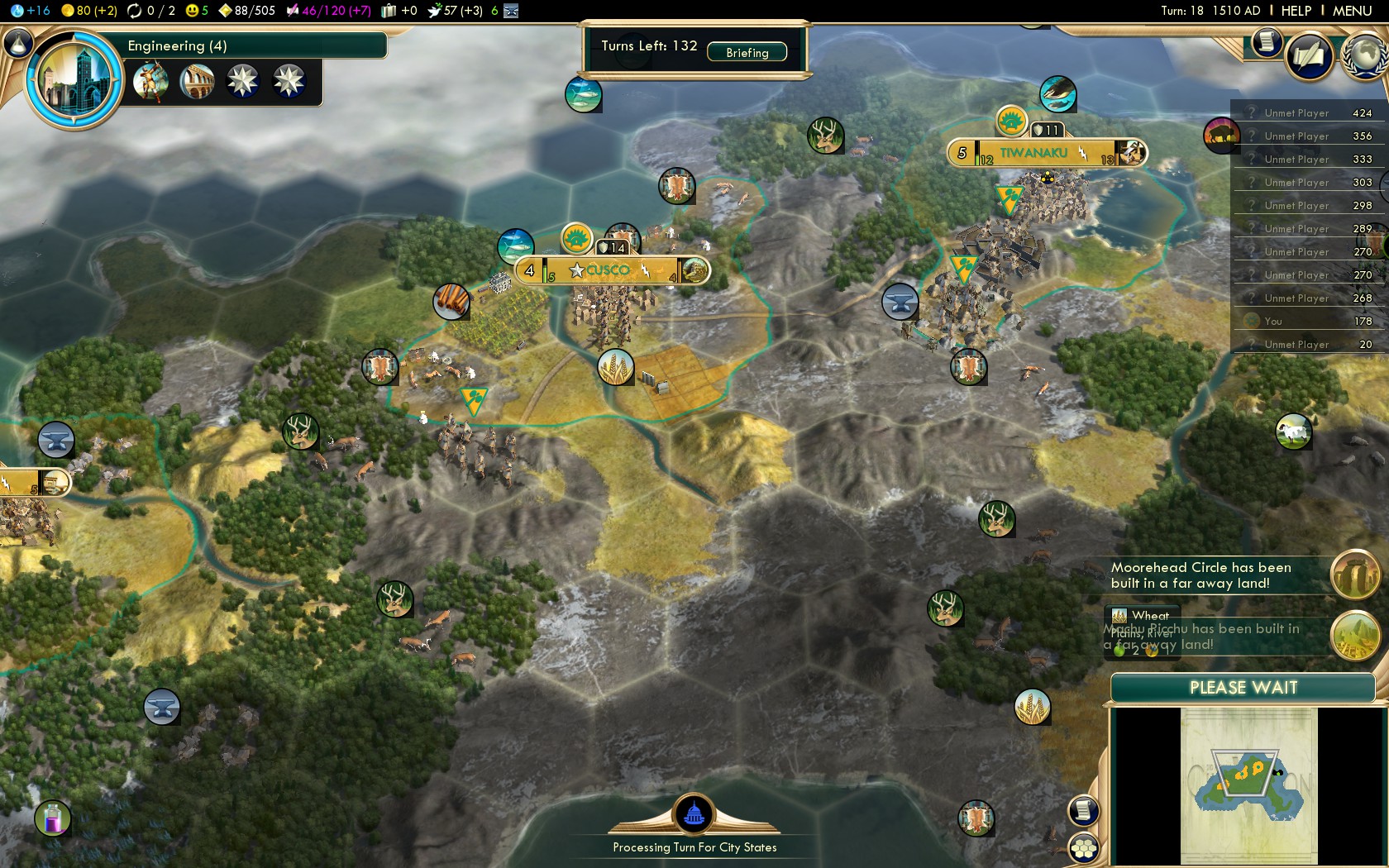Select the Tiwanaku city banner
This screenshot has height=868, width=1389.
(x=1035, y=153)
